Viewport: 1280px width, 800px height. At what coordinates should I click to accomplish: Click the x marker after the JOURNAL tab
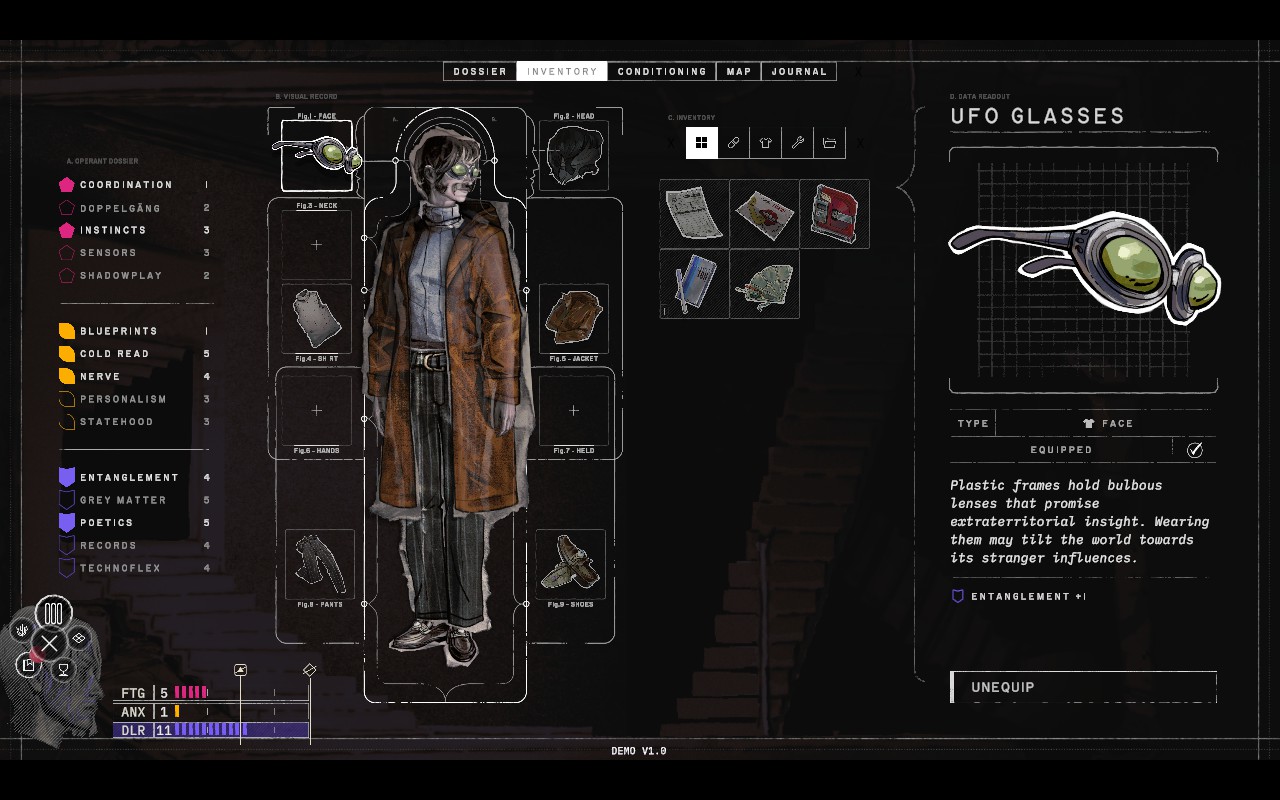click(858, 72)
